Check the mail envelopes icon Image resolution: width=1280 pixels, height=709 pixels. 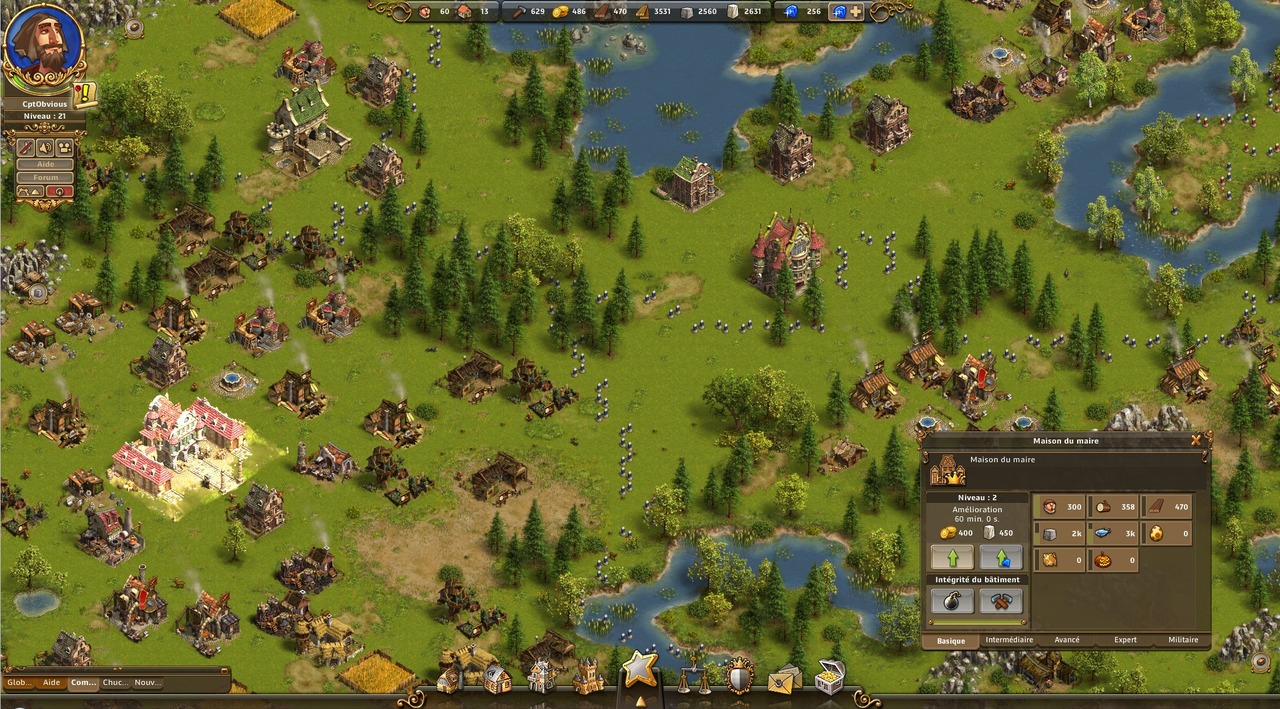[784, 679]
